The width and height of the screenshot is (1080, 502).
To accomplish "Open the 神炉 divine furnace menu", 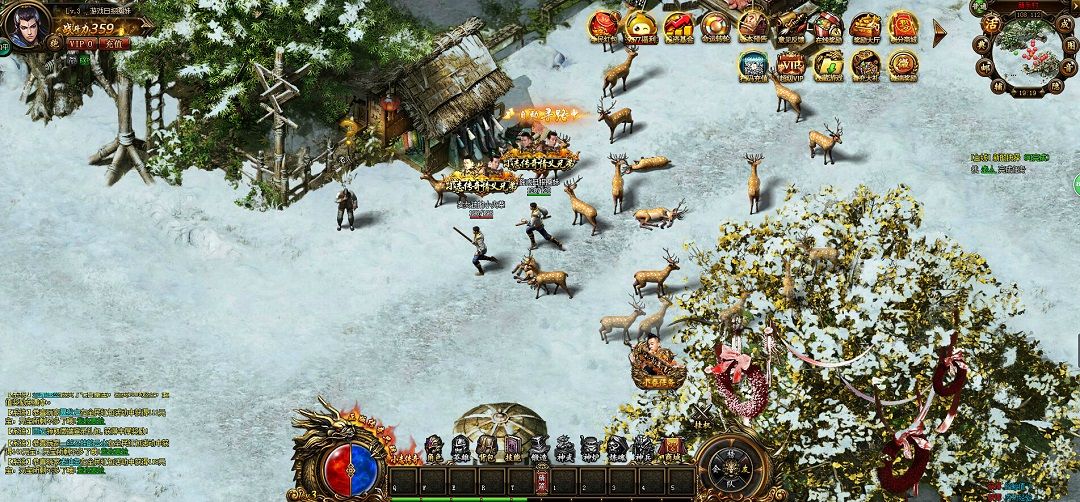I will [590, 447].
